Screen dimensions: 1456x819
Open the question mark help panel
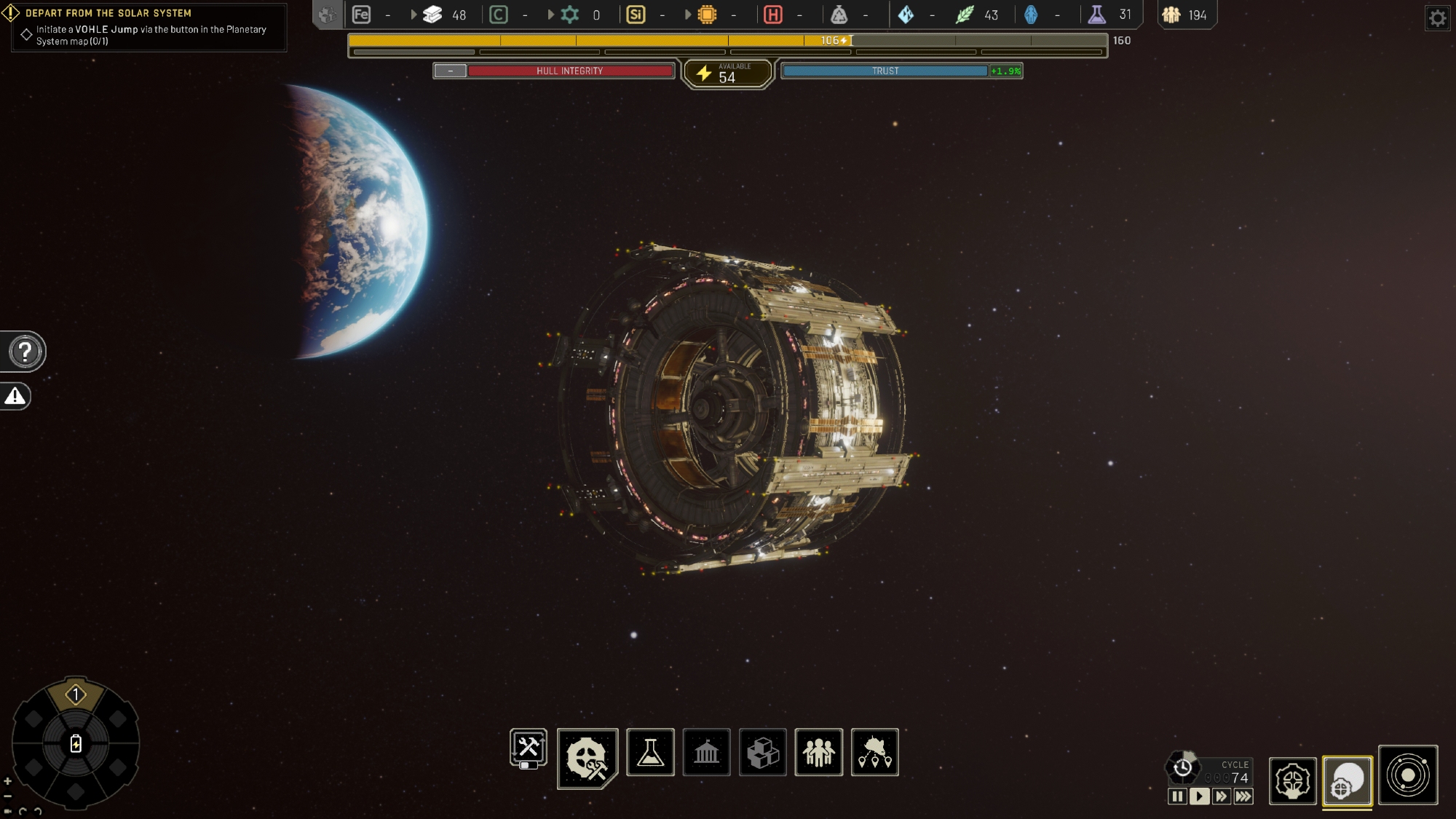pos(25,352)
